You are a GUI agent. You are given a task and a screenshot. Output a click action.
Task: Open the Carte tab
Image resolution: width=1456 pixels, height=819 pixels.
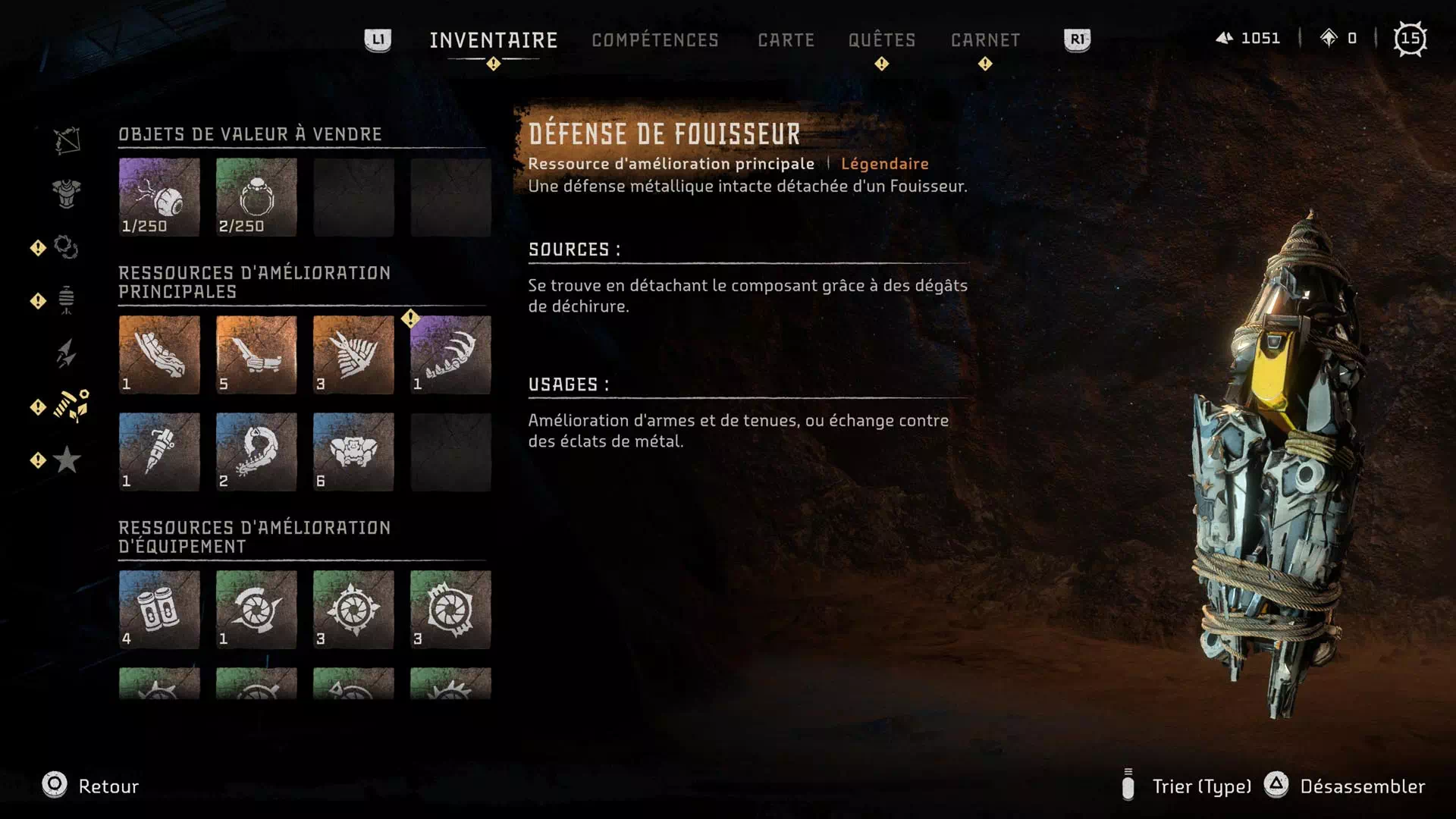786,40
